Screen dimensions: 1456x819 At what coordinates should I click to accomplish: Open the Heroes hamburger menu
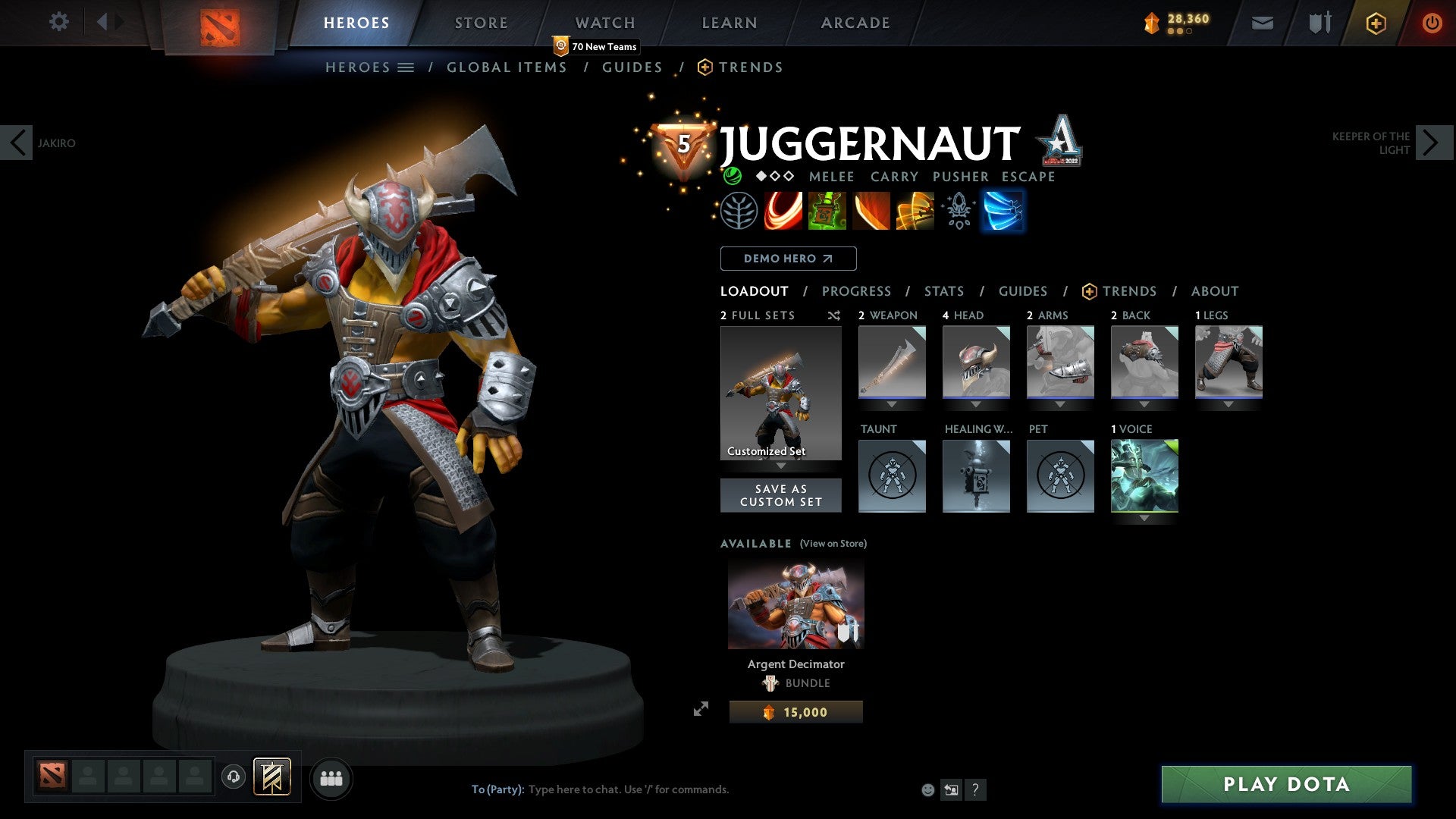406,67
